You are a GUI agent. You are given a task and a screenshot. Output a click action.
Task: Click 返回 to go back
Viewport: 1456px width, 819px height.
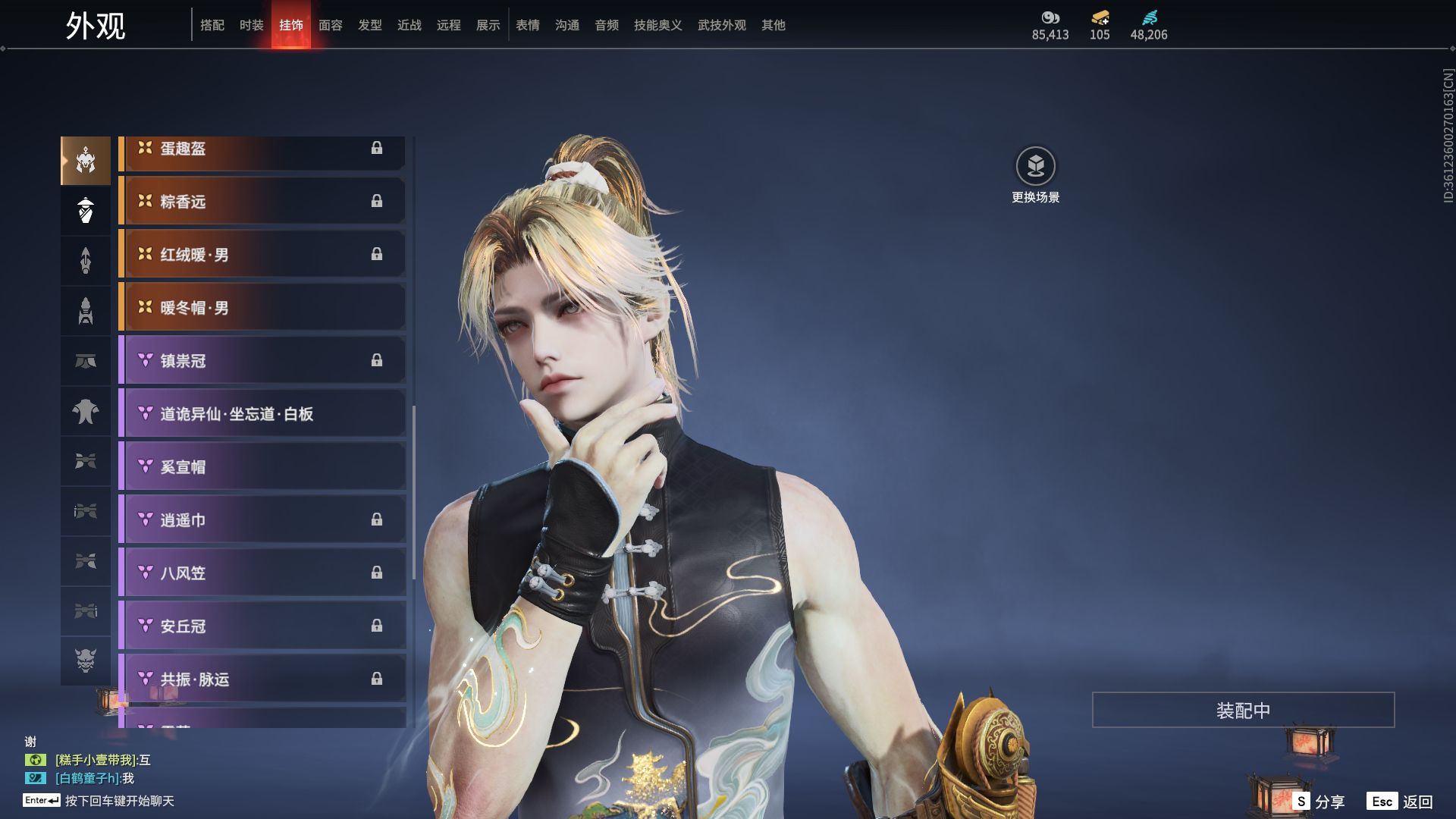[1401, 802]
